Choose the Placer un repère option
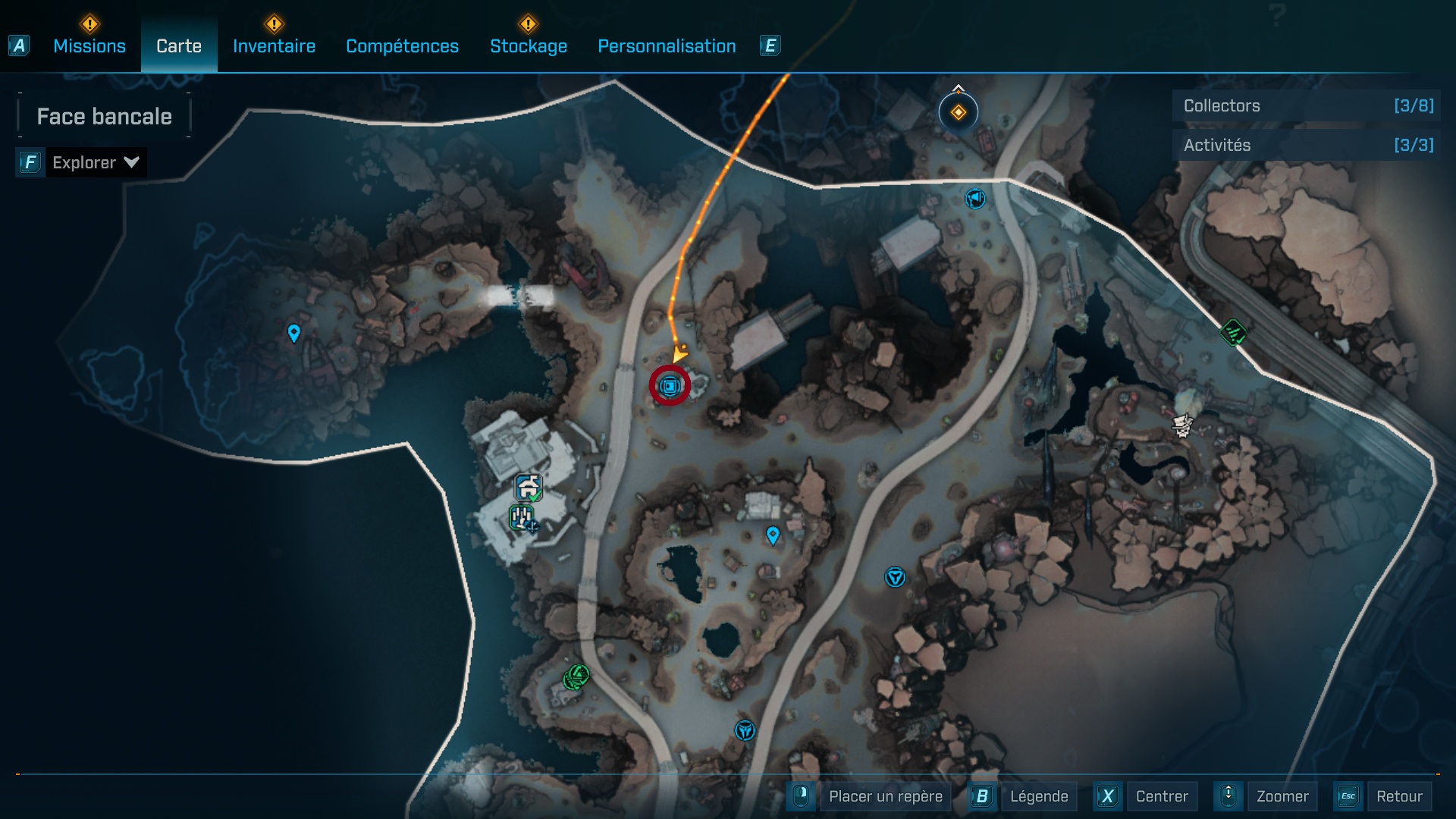 click(x=885, y=796)
